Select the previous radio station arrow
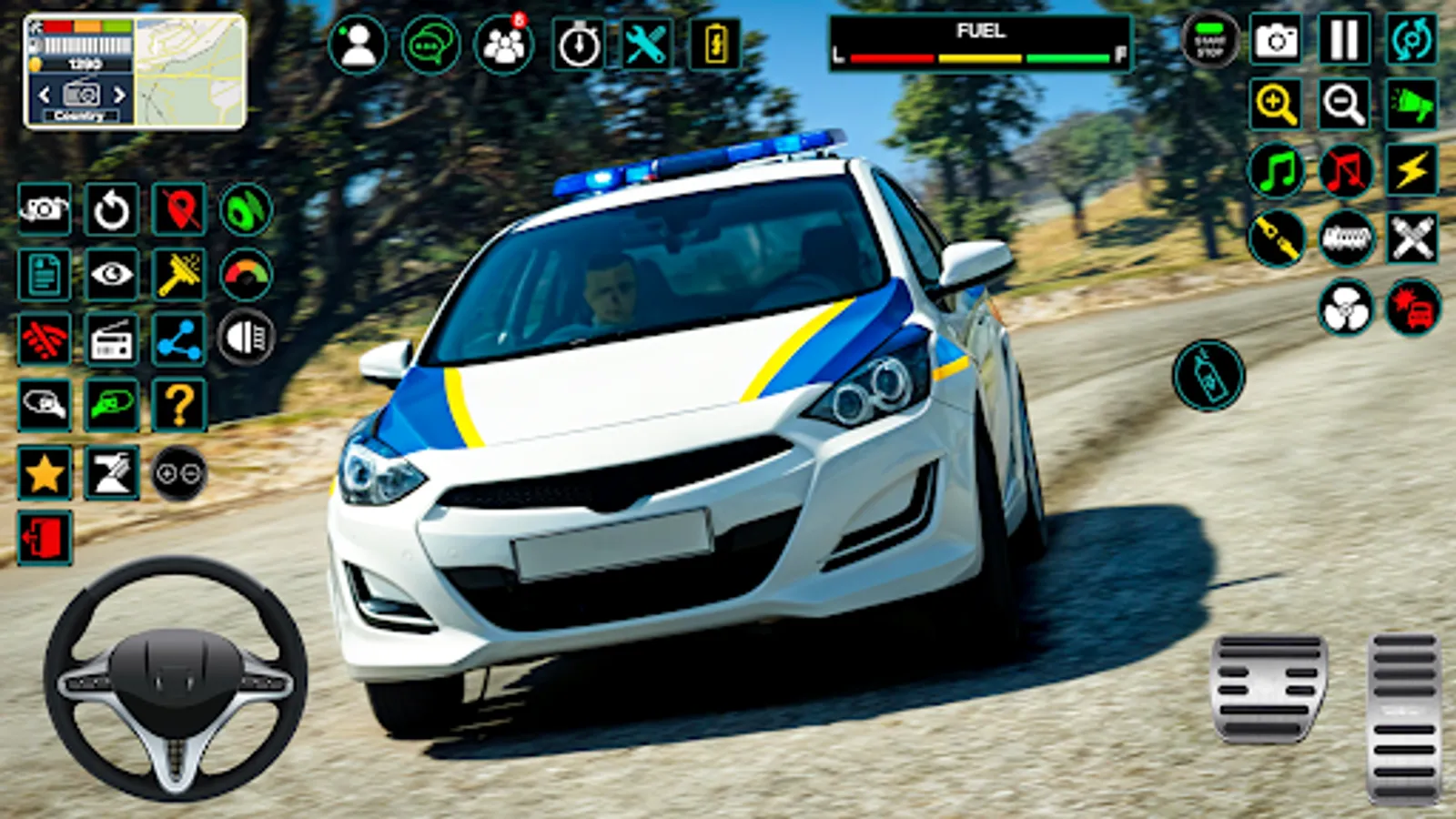 (x=45, y=91)
